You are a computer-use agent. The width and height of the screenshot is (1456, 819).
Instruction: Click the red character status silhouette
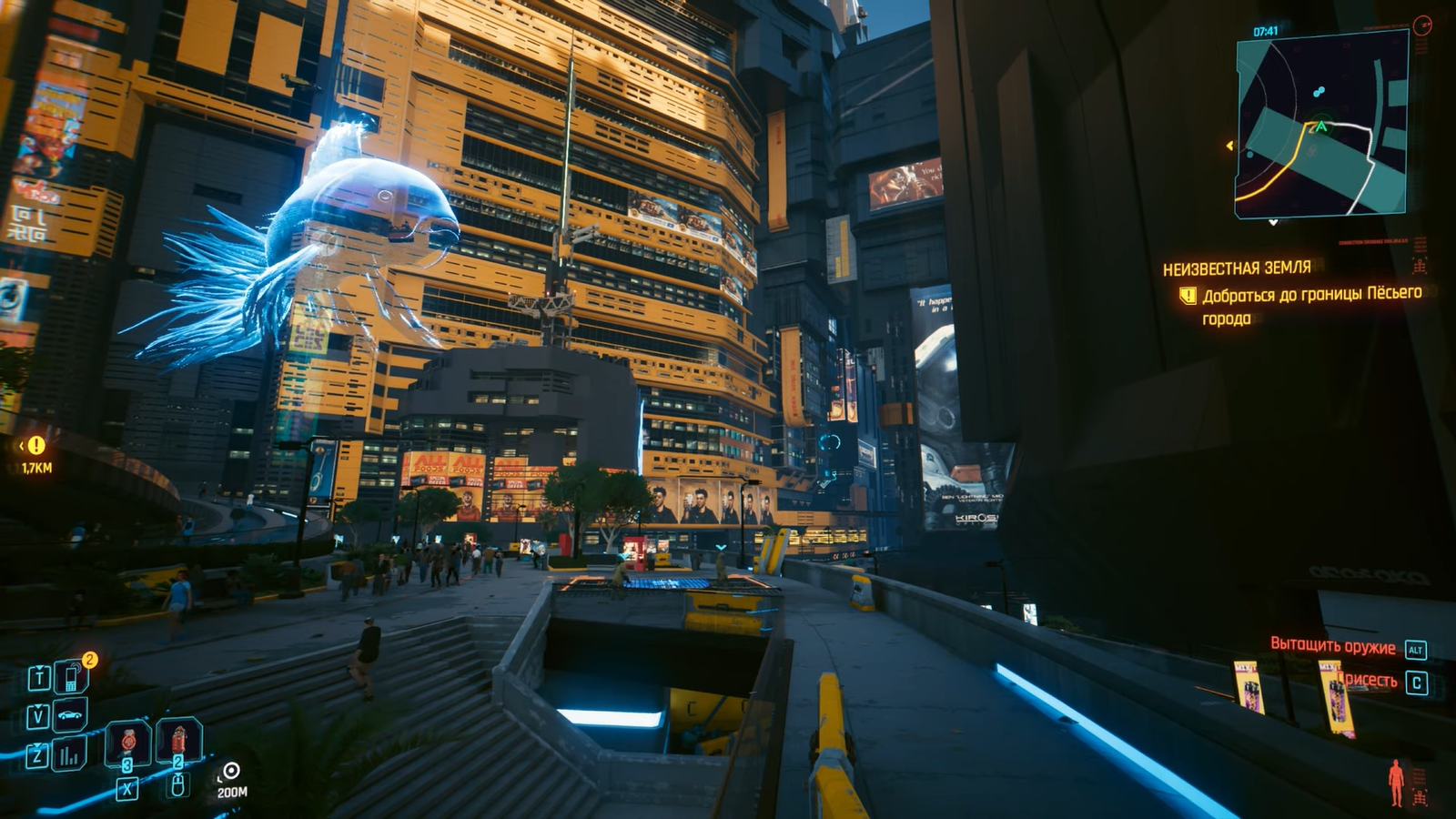1396,783
